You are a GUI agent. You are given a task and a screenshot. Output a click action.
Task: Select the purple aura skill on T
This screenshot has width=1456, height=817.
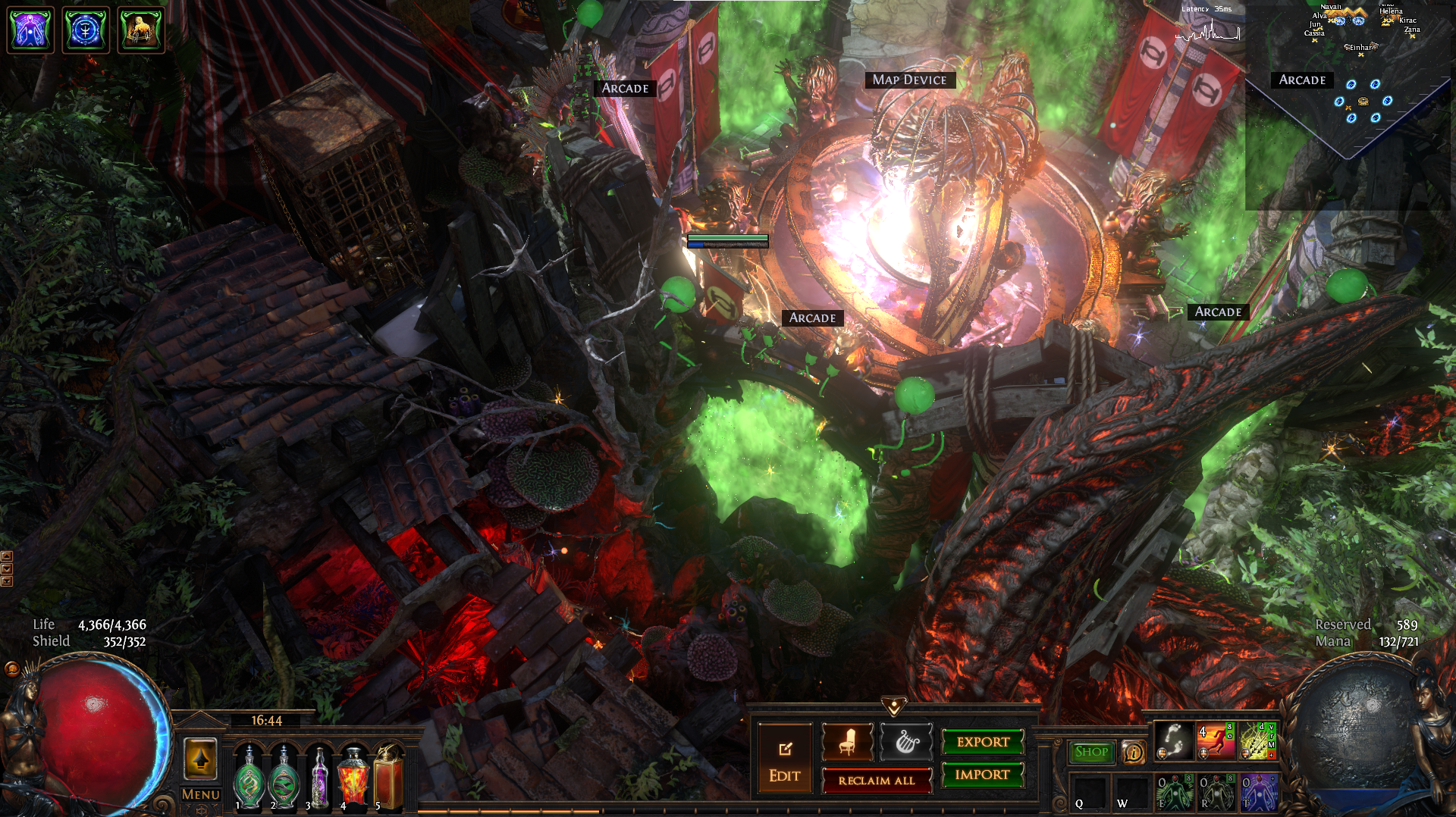pyautogui.click(x=1258, y=791)
